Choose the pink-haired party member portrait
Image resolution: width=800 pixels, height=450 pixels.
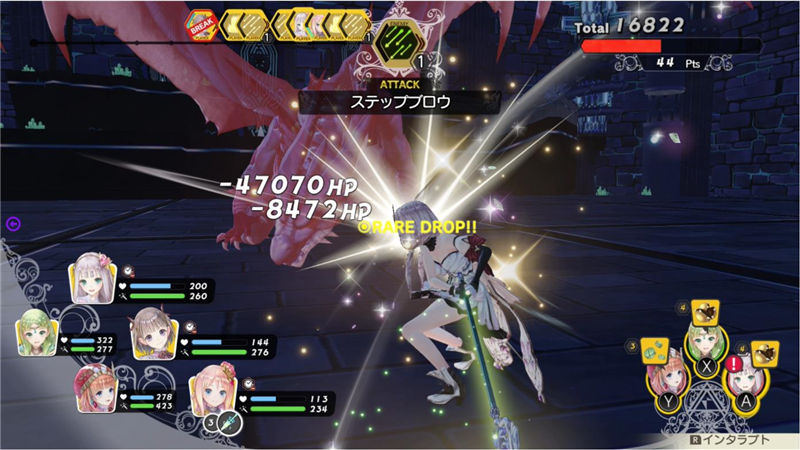pyautogui.click(x=209, y=388)
